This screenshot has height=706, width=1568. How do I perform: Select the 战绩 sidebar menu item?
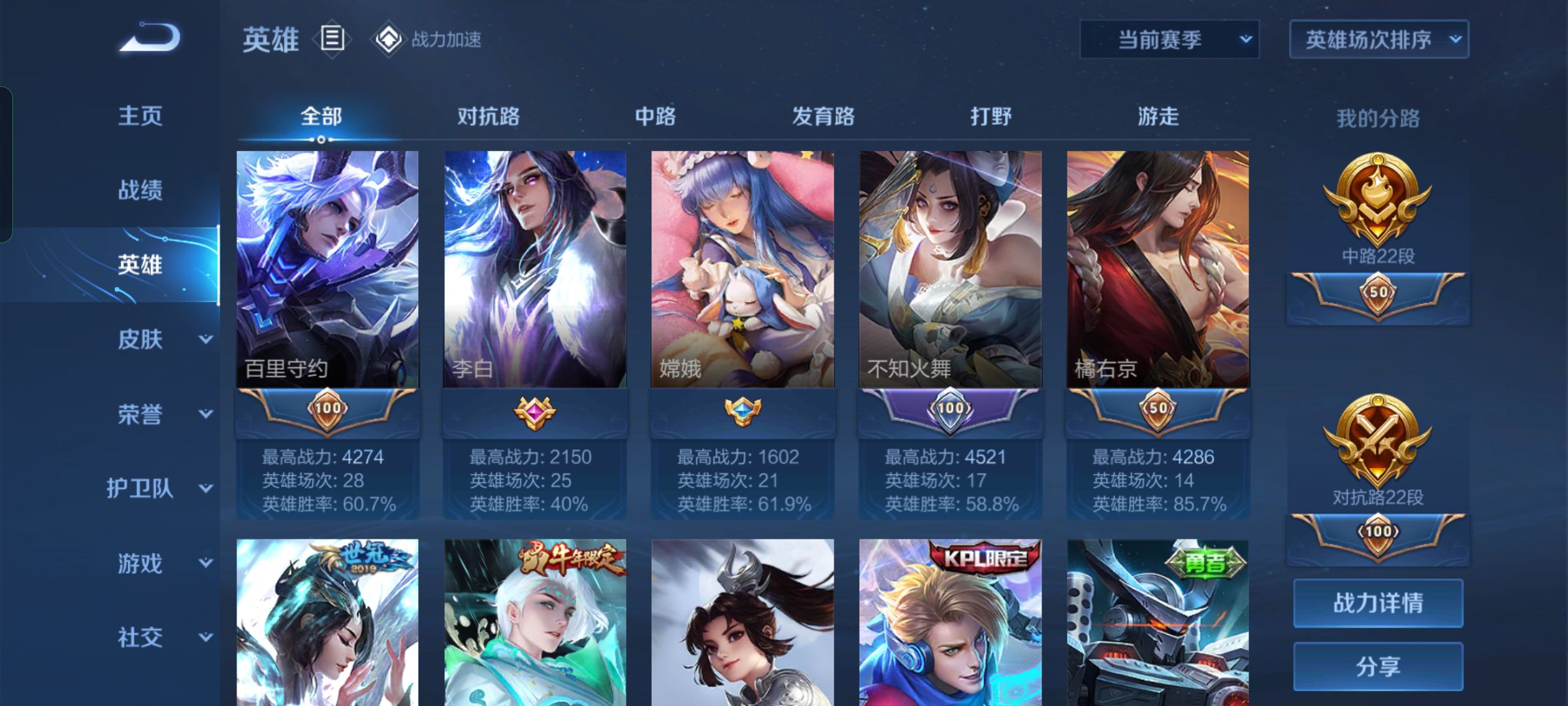pos(139,190)
